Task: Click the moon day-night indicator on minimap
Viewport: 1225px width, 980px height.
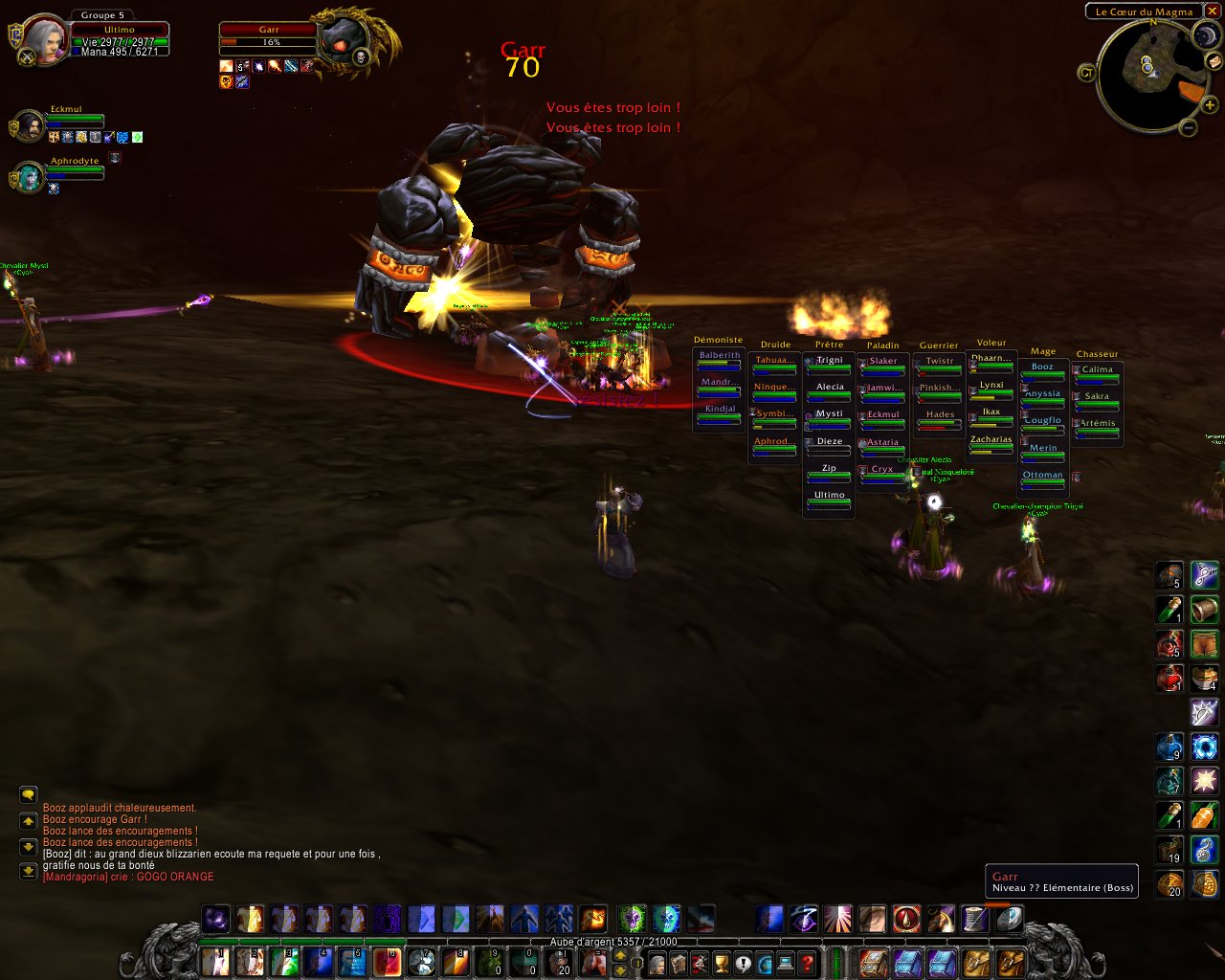Action: pos(1204,36)
